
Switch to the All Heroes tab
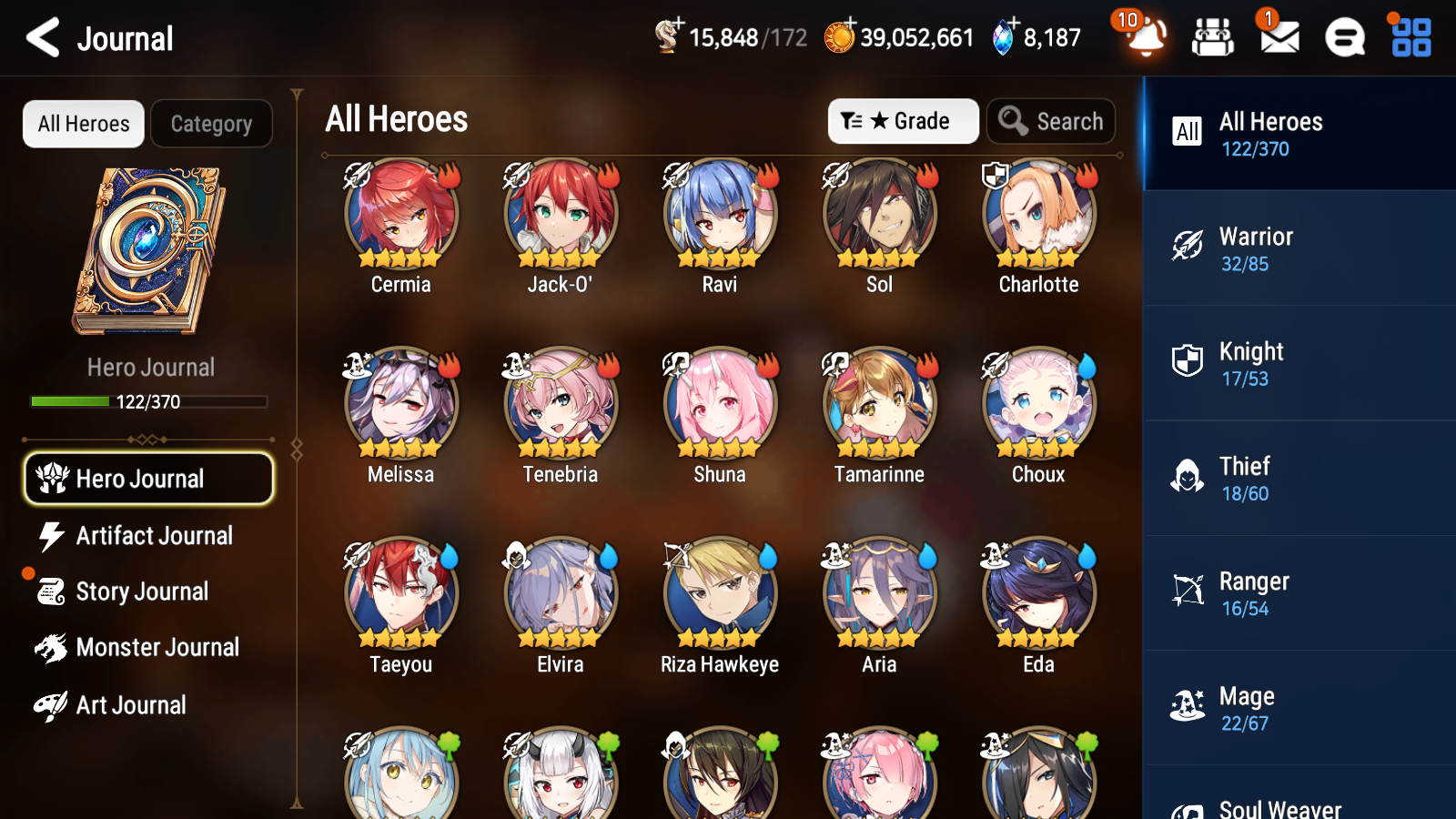click(83, 124)
